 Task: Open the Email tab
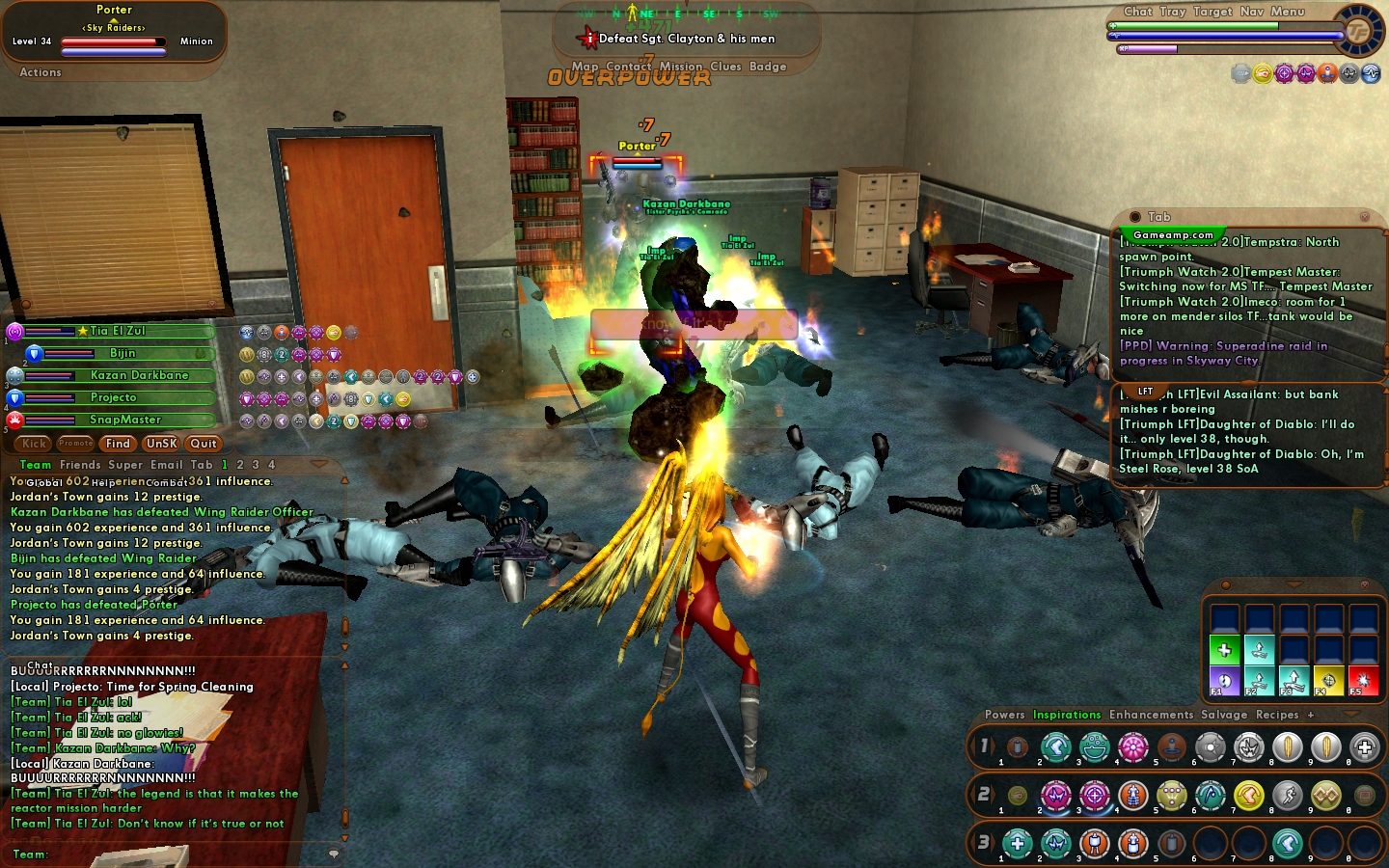coord(166,465)
